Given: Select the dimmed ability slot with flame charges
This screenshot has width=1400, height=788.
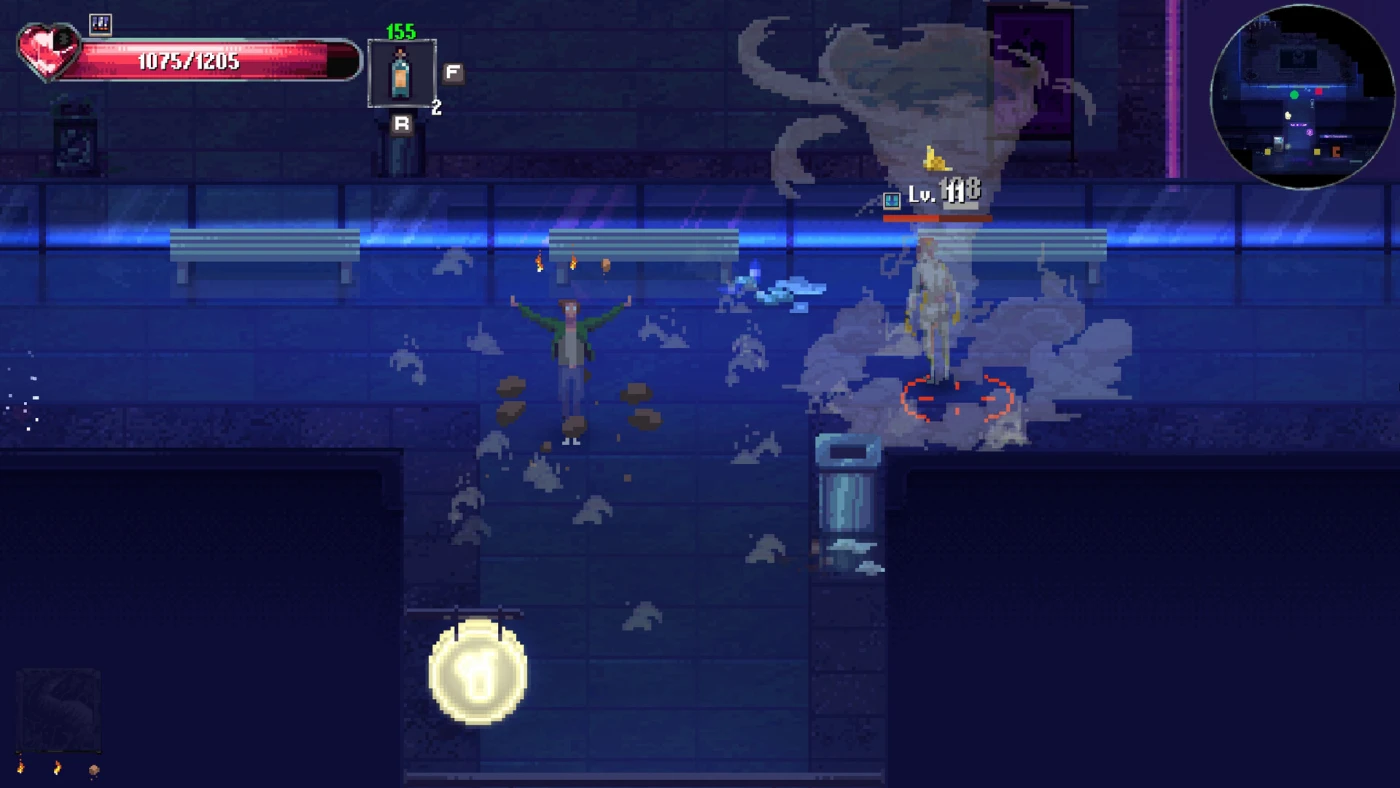Looking at the screenshot, I should [58, 710].
